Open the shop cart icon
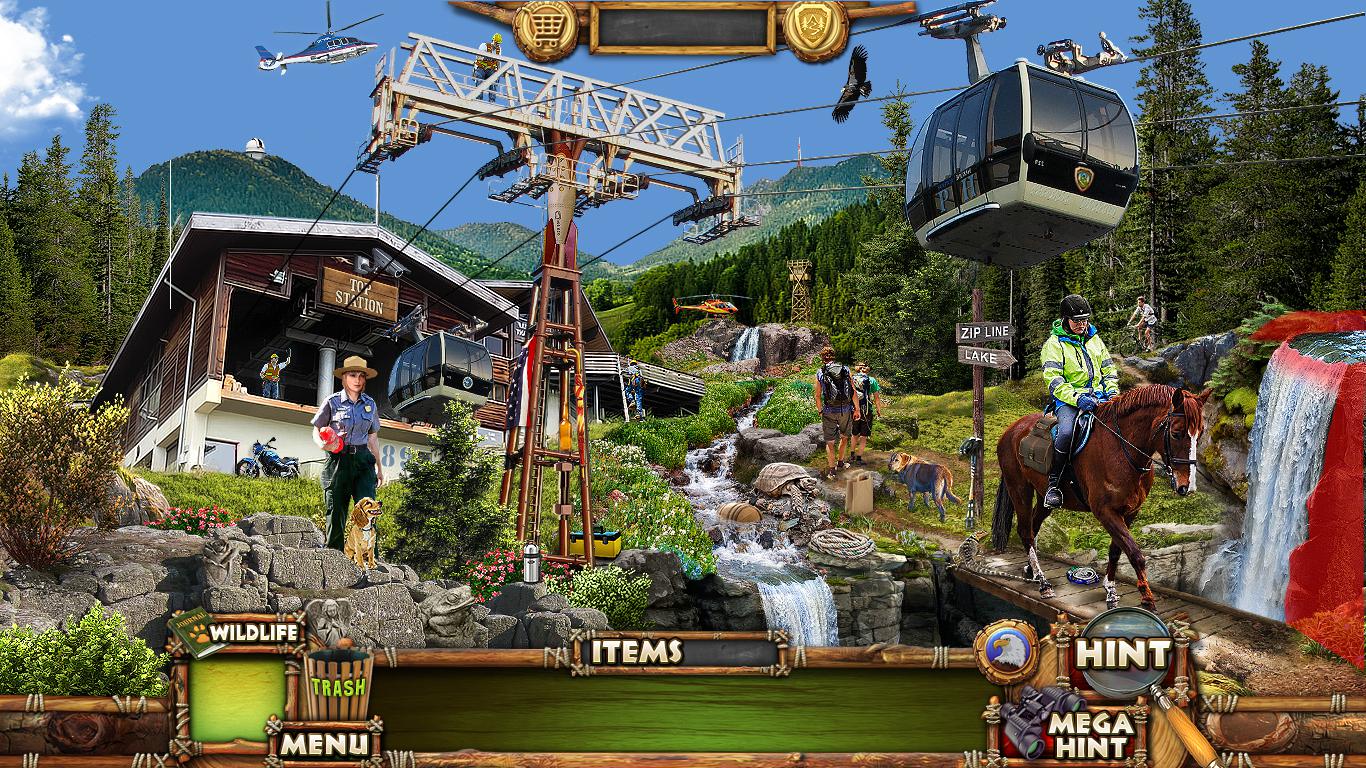Viewport: 1366px width, 768px height. click(x=546, y=28)
